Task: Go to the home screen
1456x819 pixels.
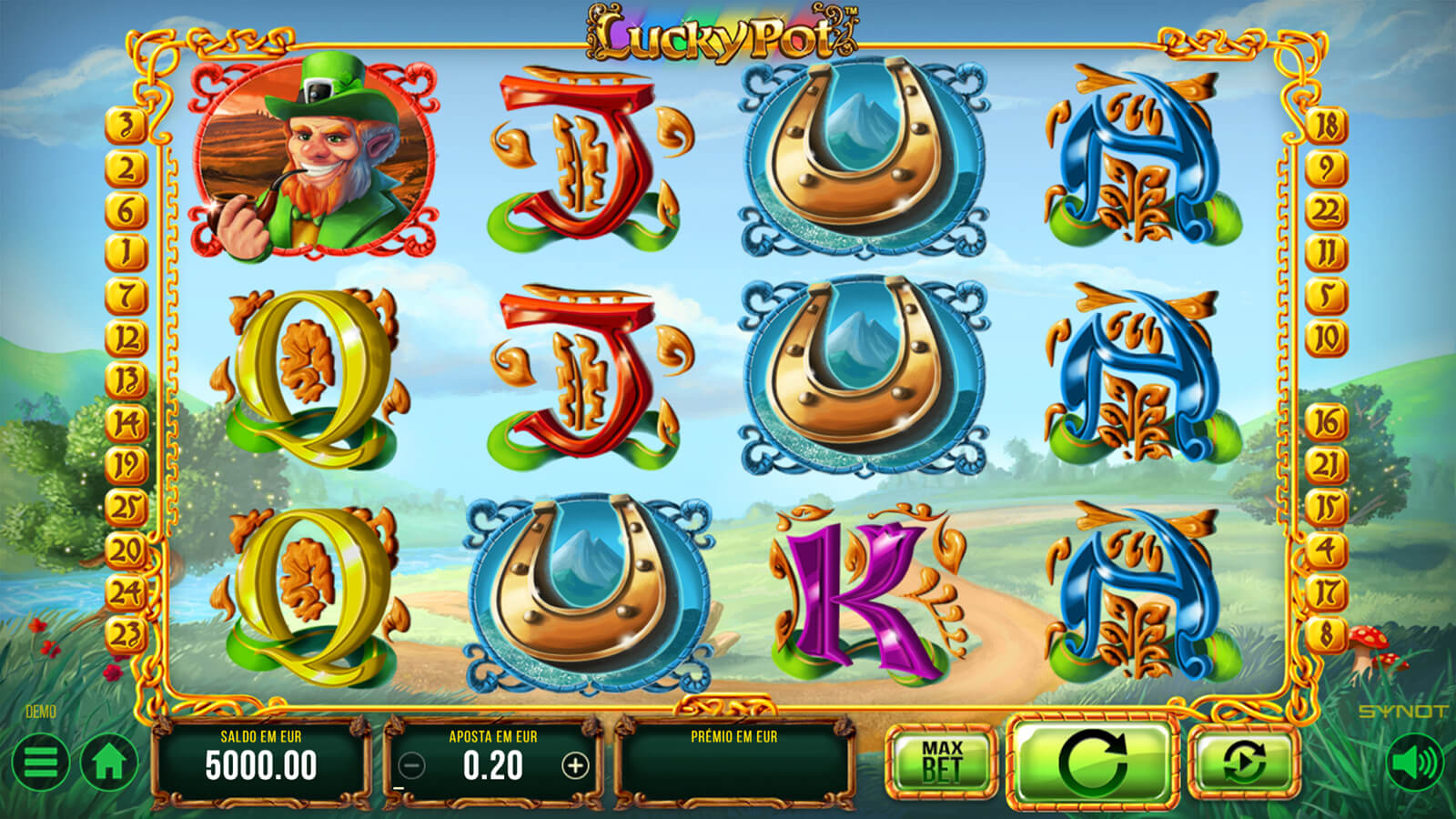Action: click(109, 763)
